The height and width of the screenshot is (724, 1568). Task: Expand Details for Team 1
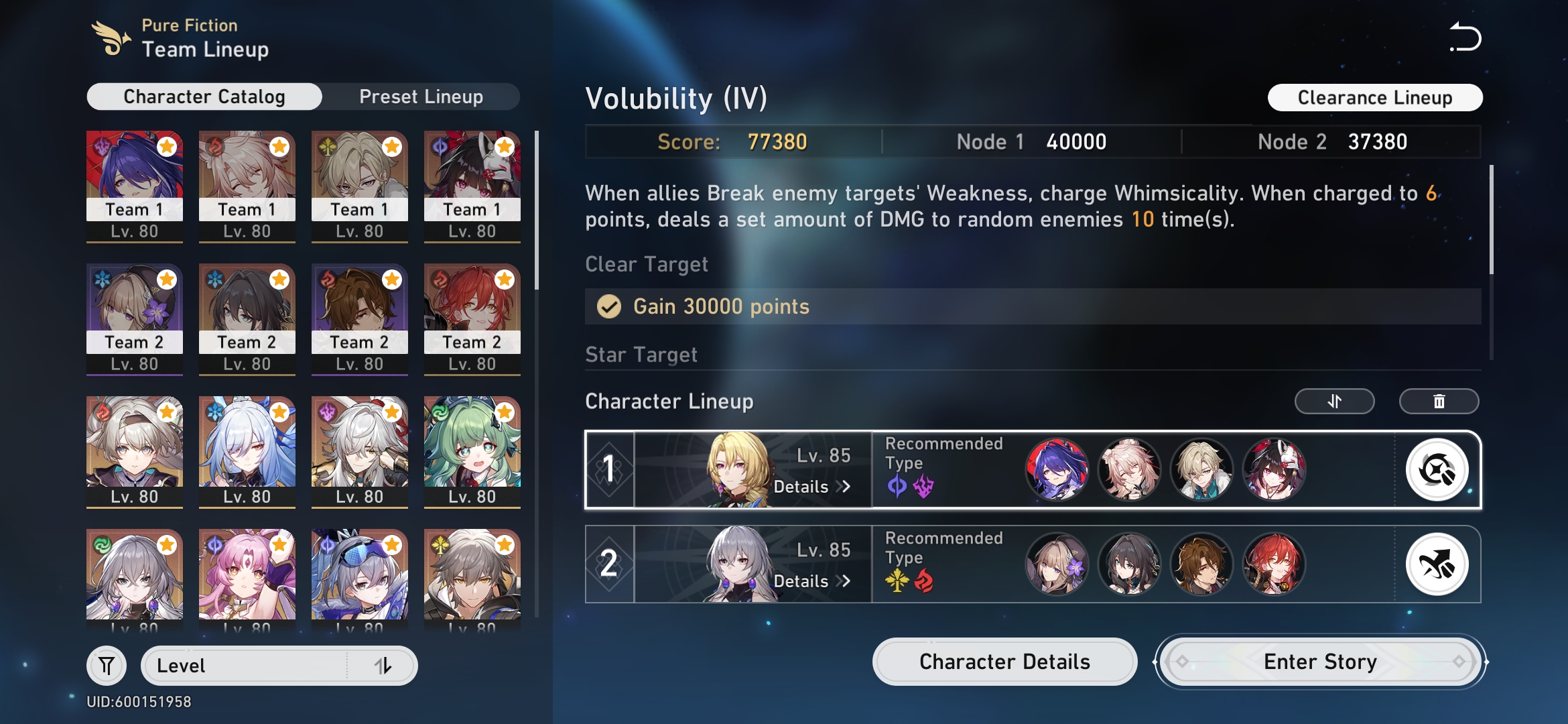[811, 487]
